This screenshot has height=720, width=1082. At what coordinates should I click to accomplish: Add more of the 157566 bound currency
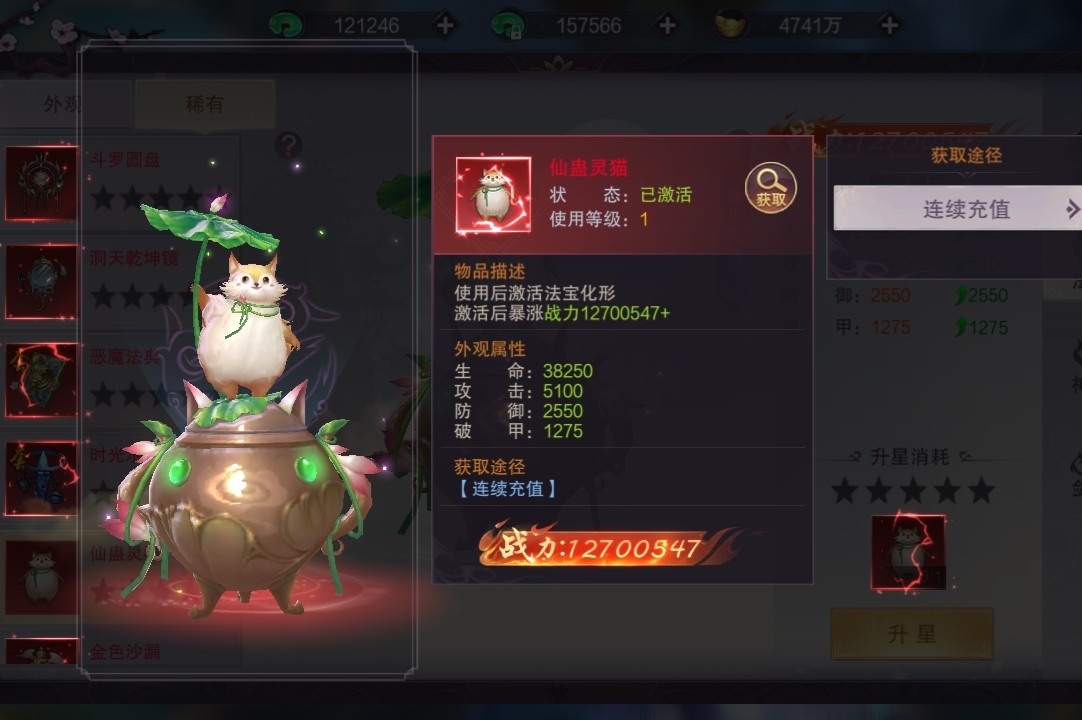[667, 26]
